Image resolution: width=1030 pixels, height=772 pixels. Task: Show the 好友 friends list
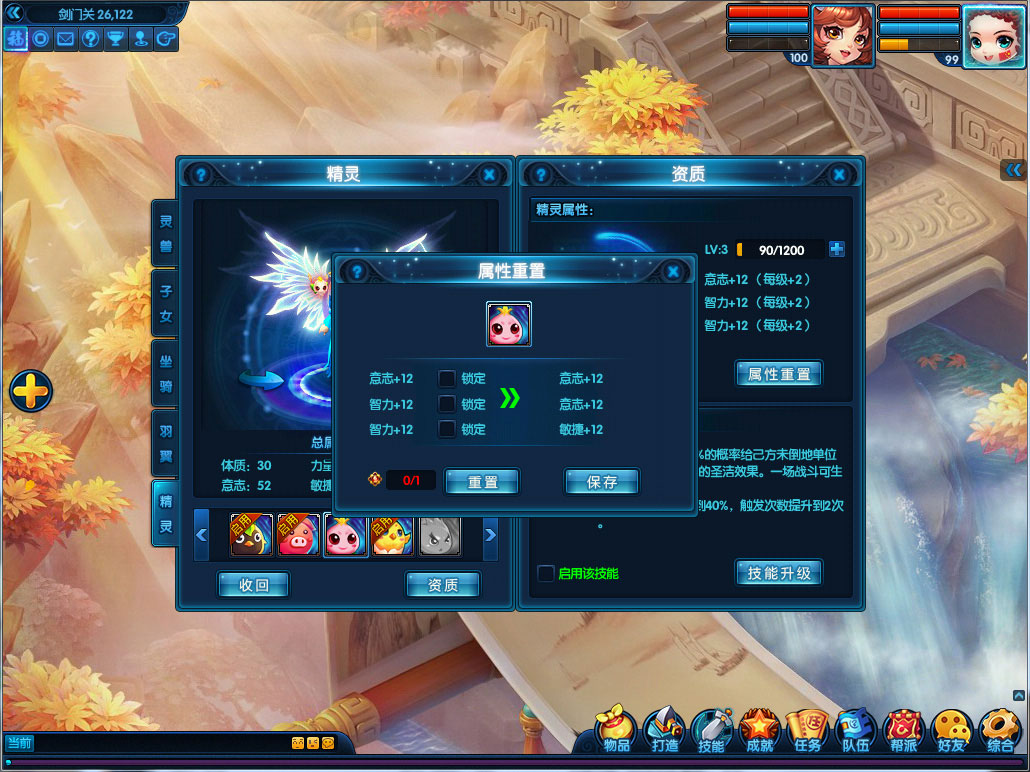[x=951, y=731]
